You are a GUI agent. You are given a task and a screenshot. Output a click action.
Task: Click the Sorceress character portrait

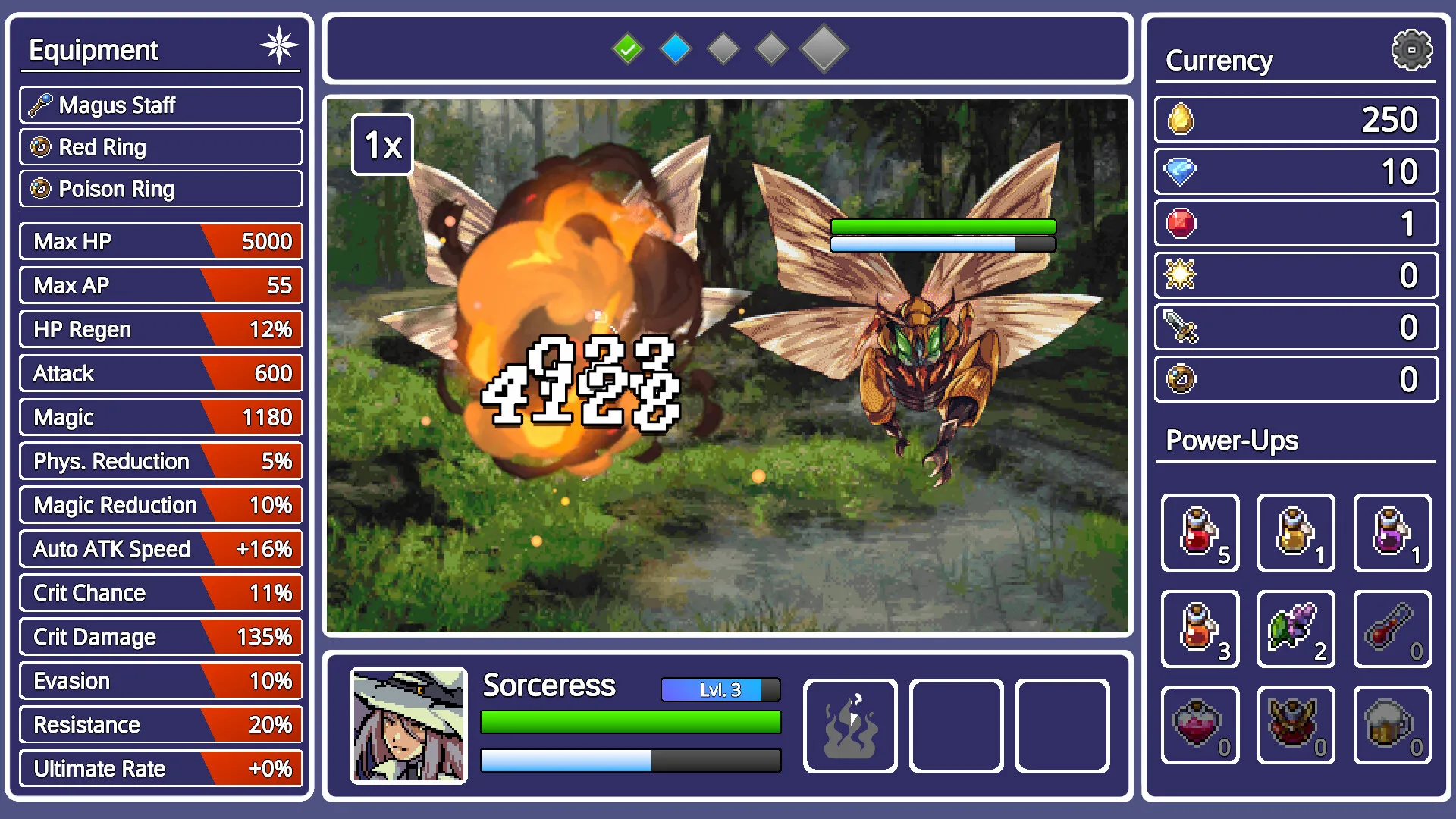click(x=409, y=726)
